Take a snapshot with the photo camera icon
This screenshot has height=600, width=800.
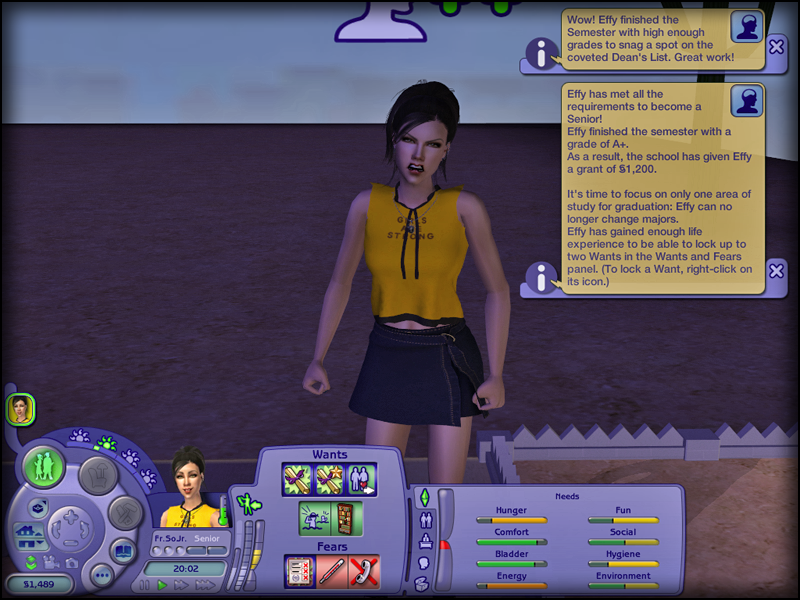pos(73,562)
